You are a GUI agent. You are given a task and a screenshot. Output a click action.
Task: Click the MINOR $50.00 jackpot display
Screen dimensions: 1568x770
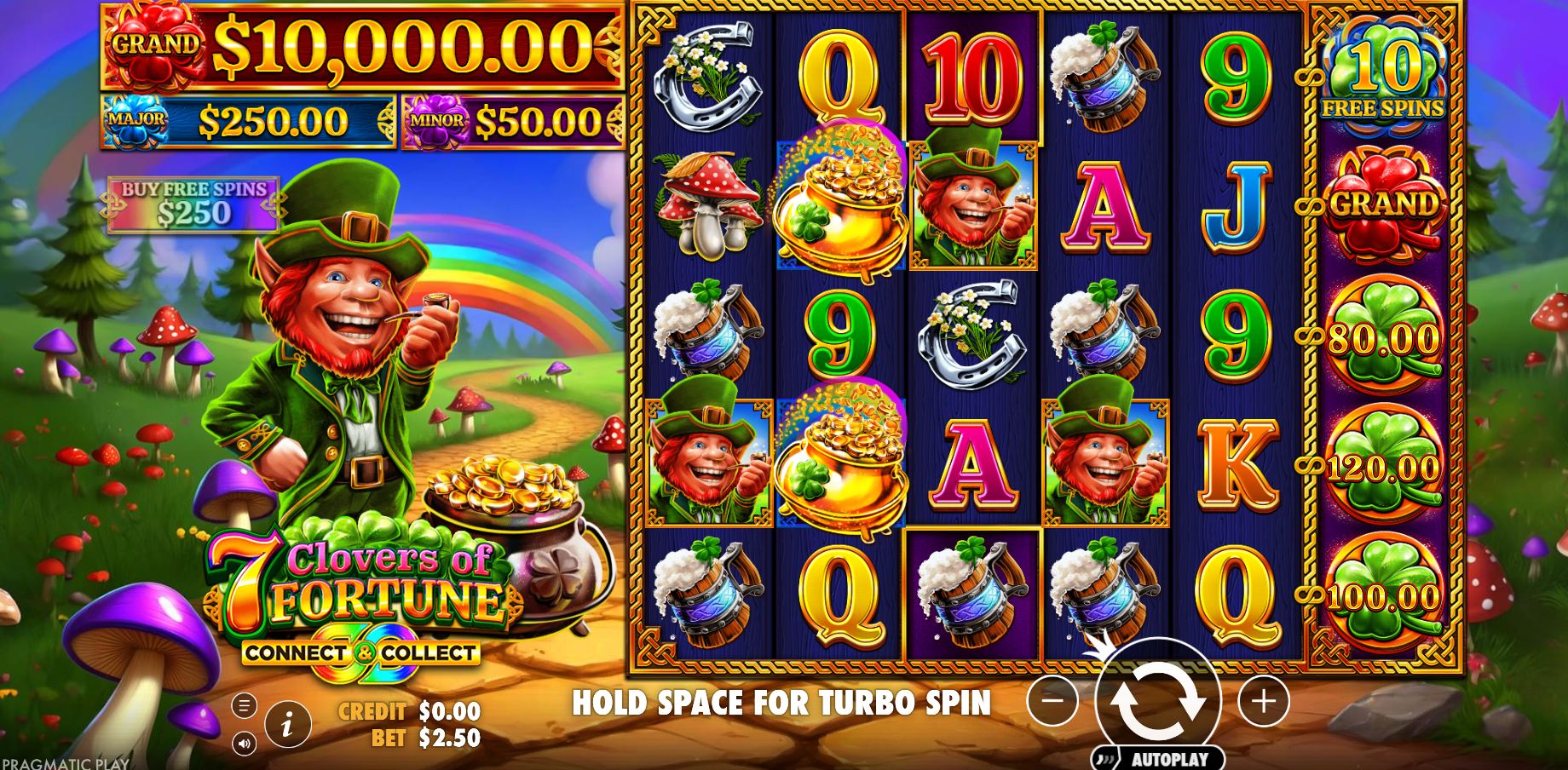point(507,118)
